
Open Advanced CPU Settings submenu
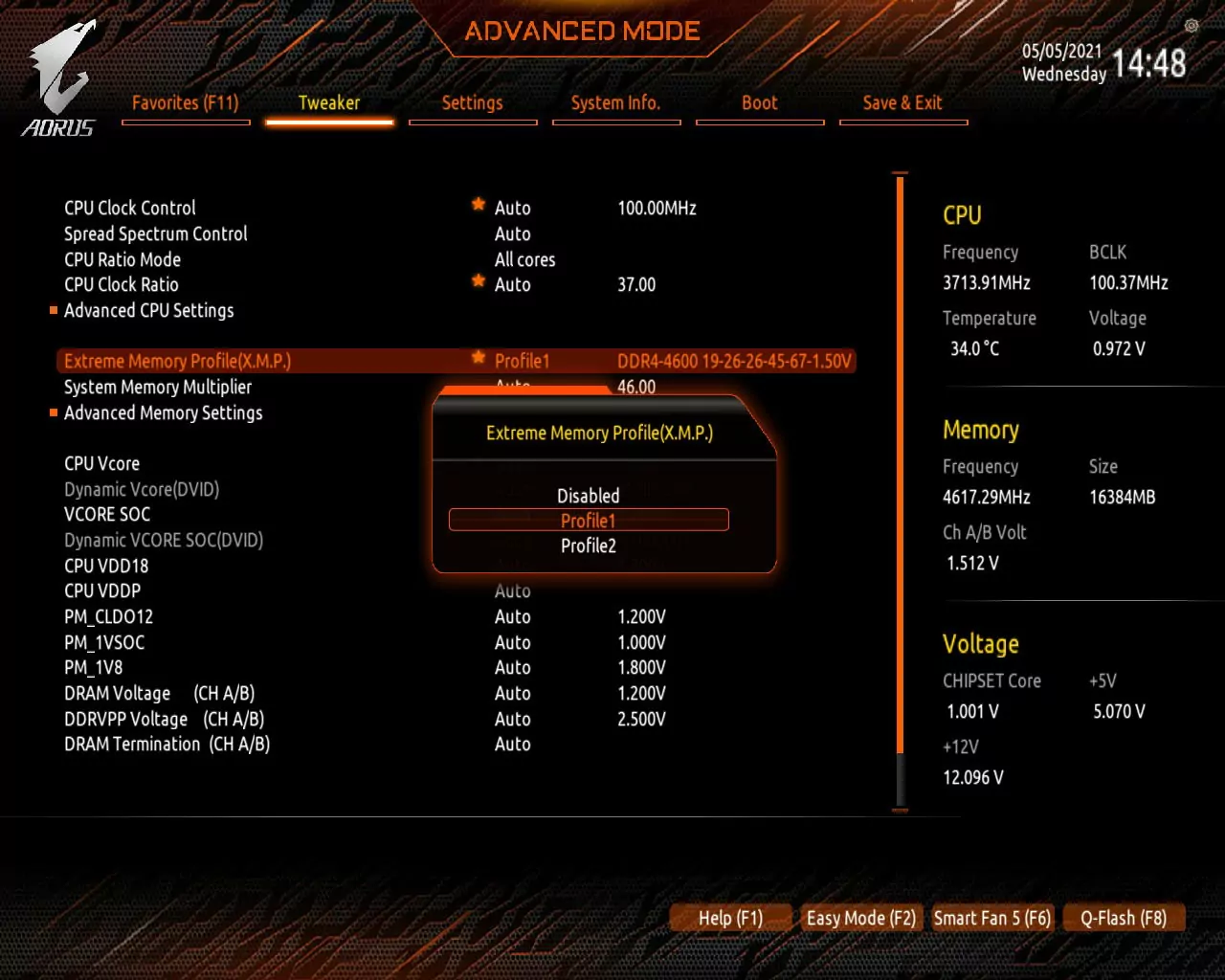[x=149, y=310]
